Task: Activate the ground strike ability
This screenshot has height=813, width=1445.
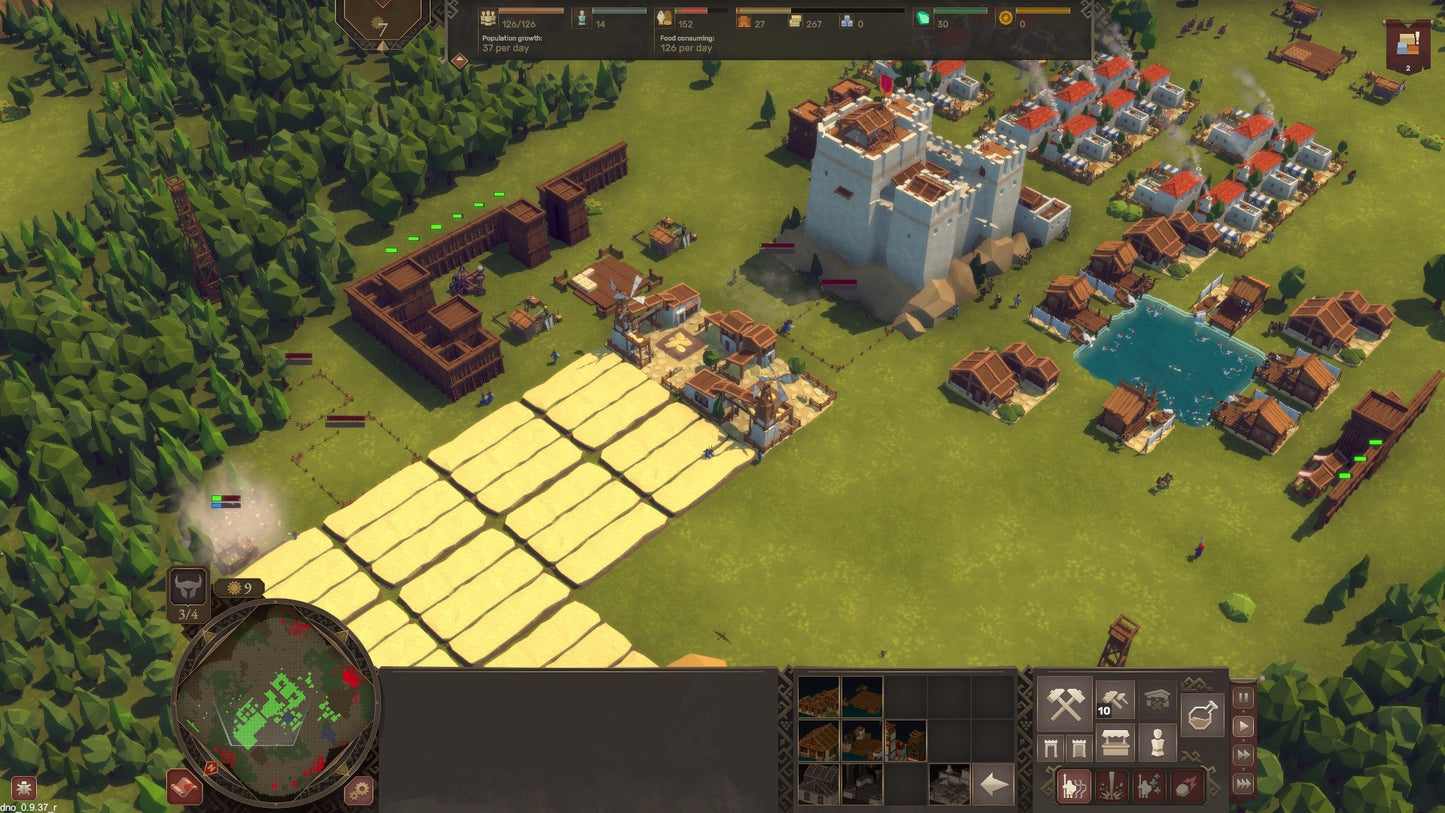Action: click(x=1112, y=786)
